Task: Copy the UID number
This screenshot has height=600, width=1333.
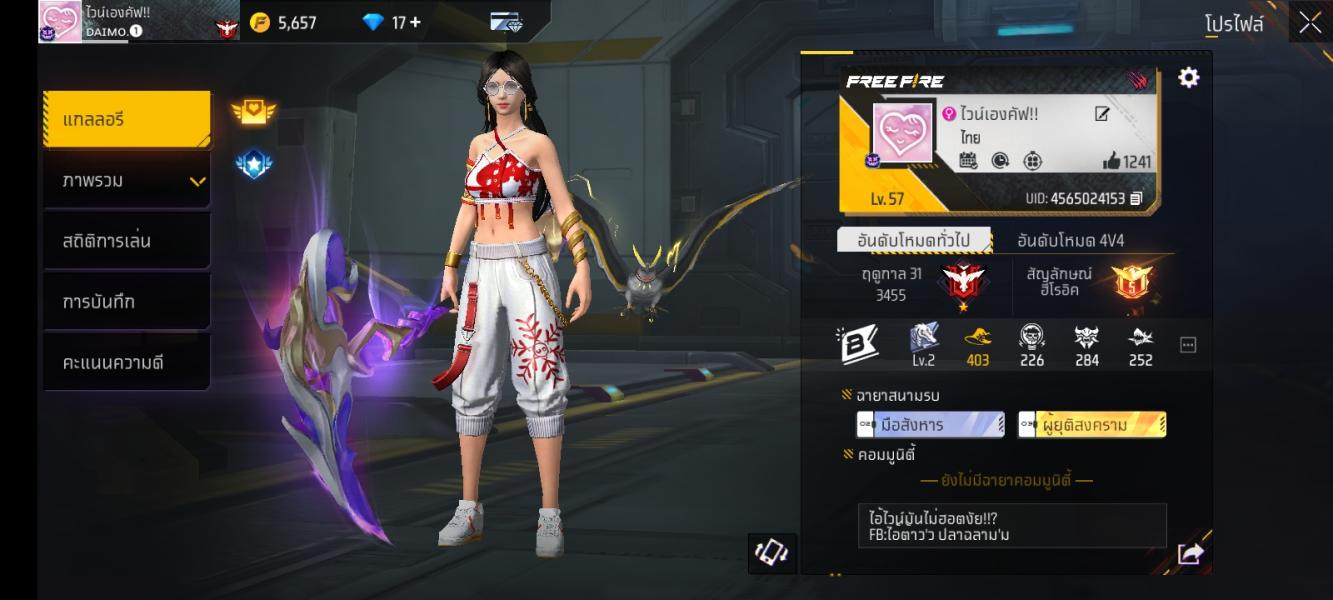Action: coord(1136,199)
